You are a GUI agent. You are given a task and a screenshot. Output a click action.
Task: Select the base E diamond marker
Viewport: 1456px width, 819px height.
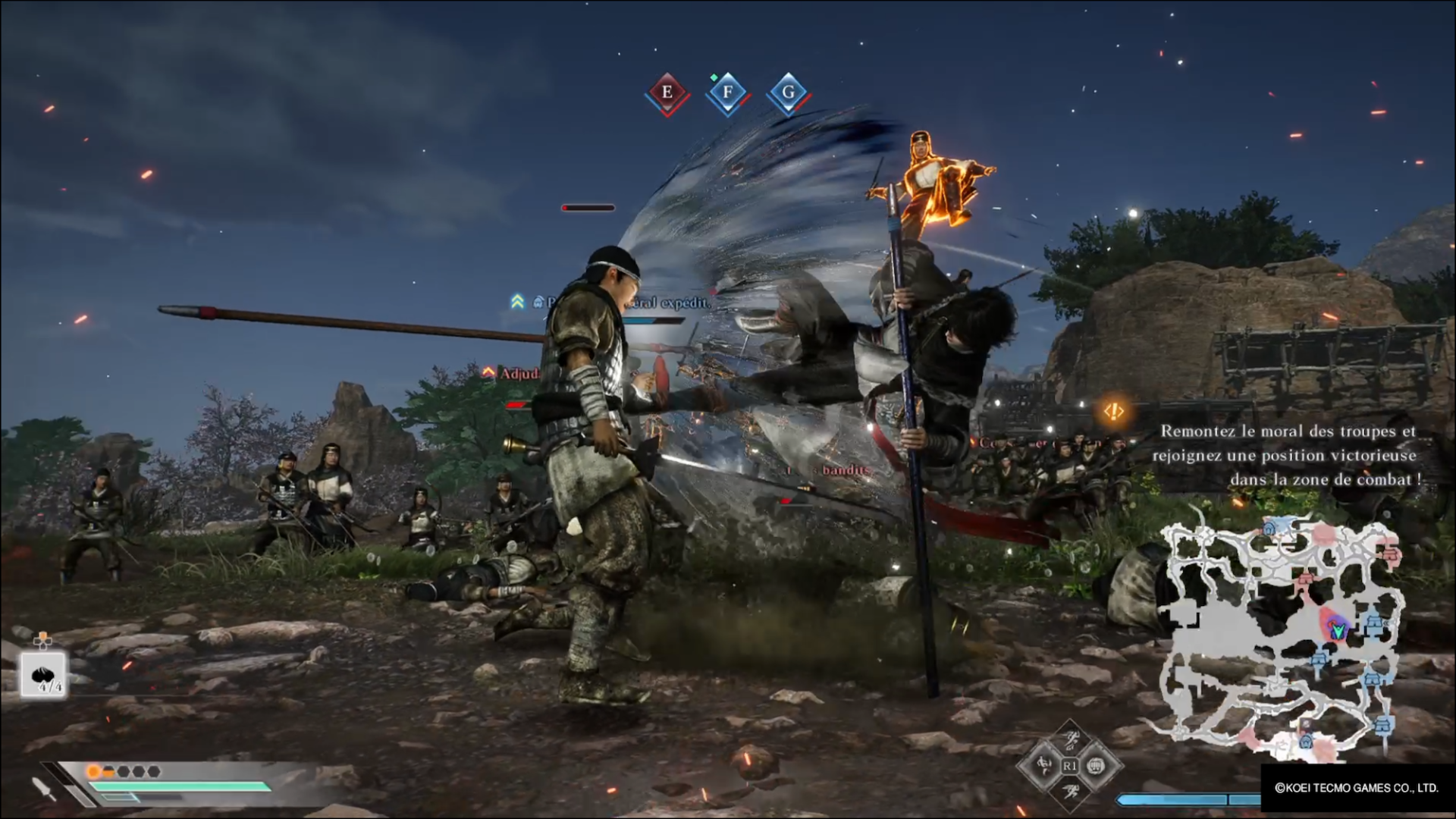click(667, 93)
